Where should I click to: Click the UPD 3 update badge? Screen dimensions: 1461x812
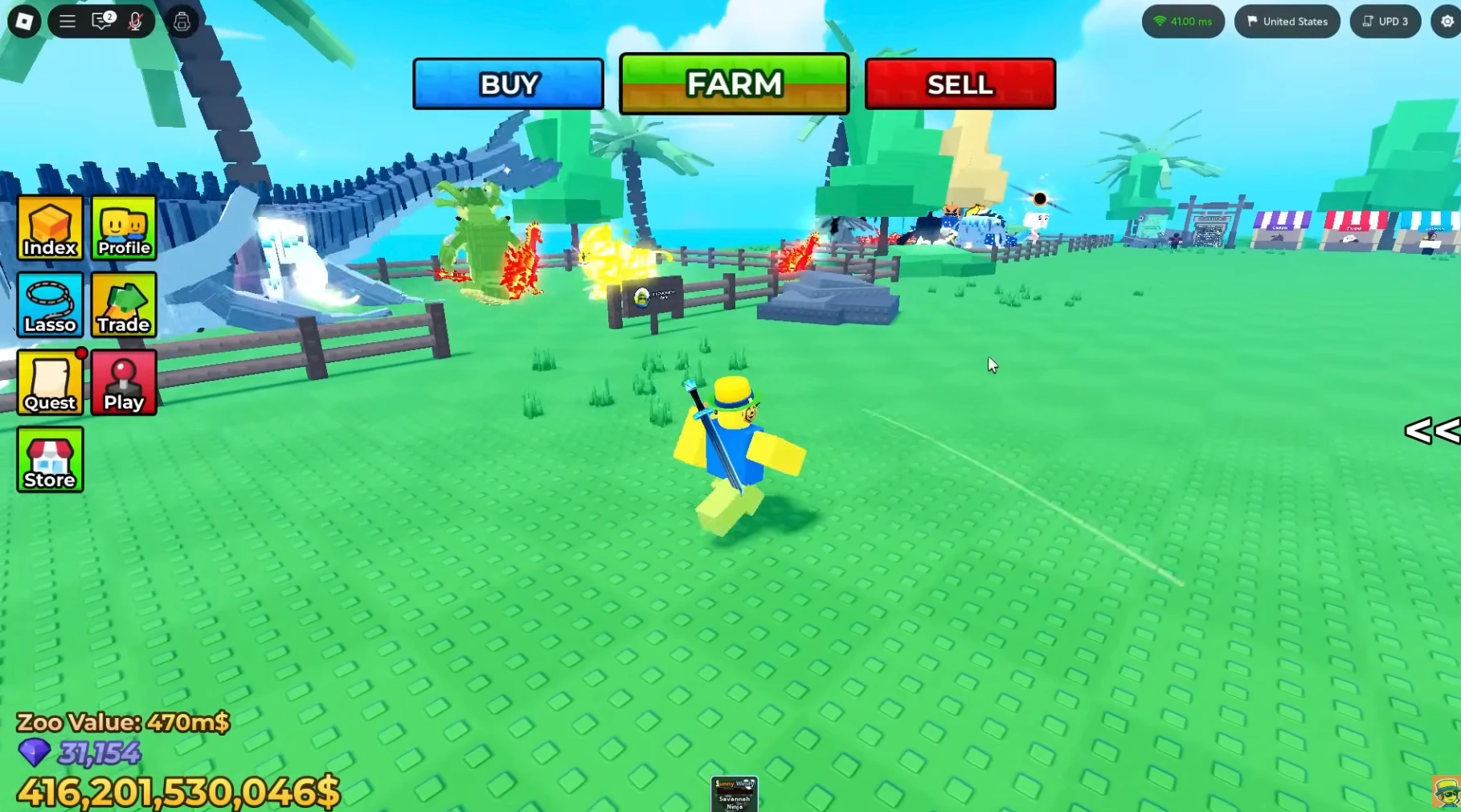(1385, 21)
